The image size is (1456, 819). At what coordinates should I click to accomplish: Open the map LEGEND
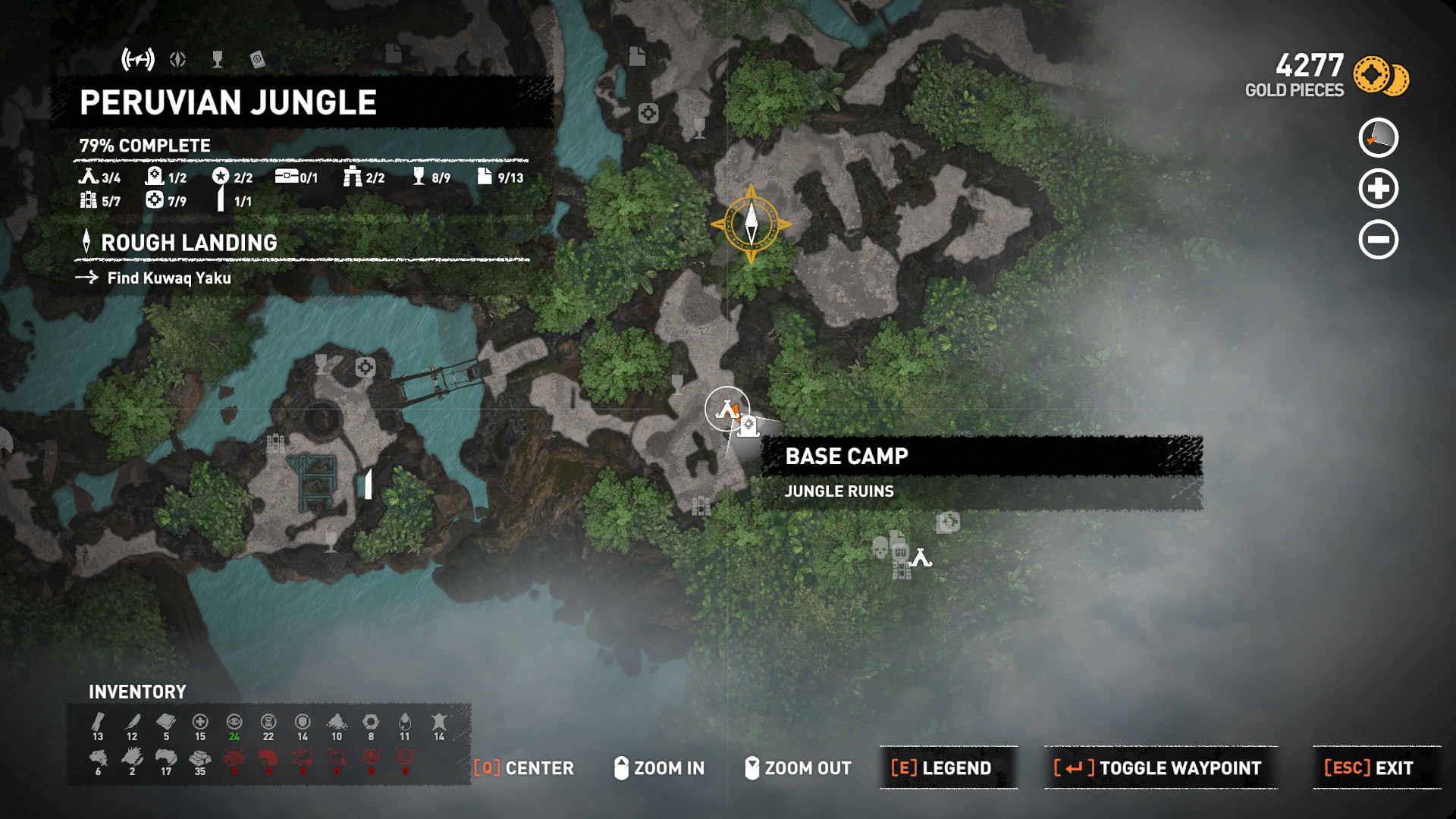[941, 768]
